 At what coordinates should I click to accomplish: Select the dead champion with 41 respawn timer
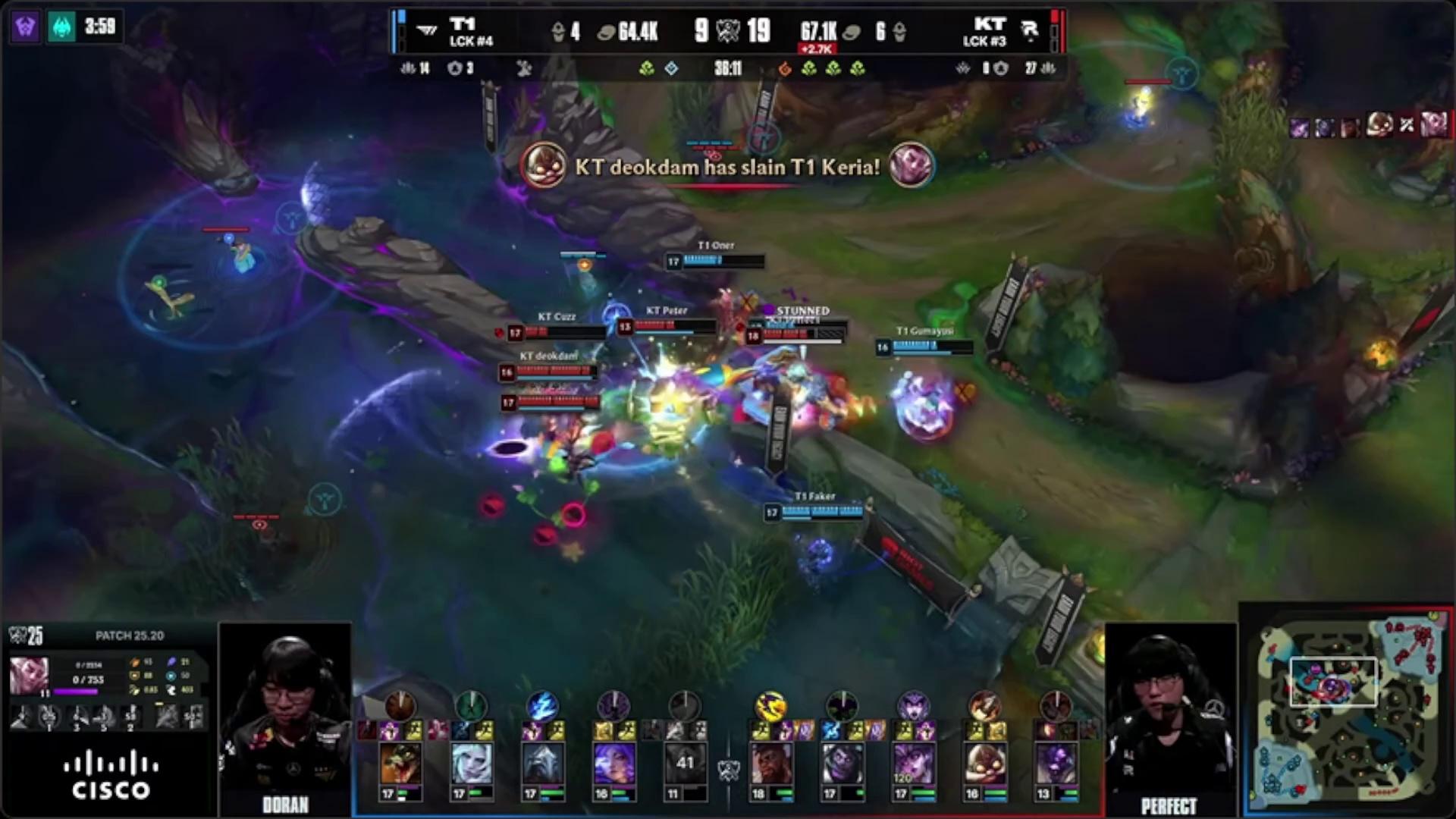pyautogui.click(x=685, y=763)
